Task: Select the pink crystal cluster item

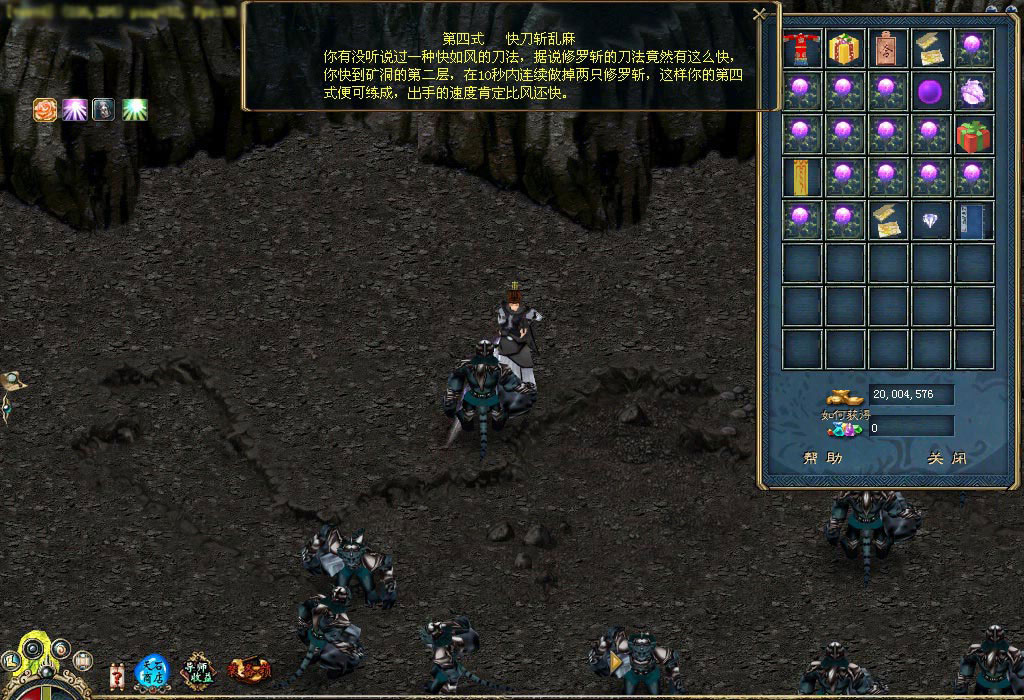Action: 974,91
